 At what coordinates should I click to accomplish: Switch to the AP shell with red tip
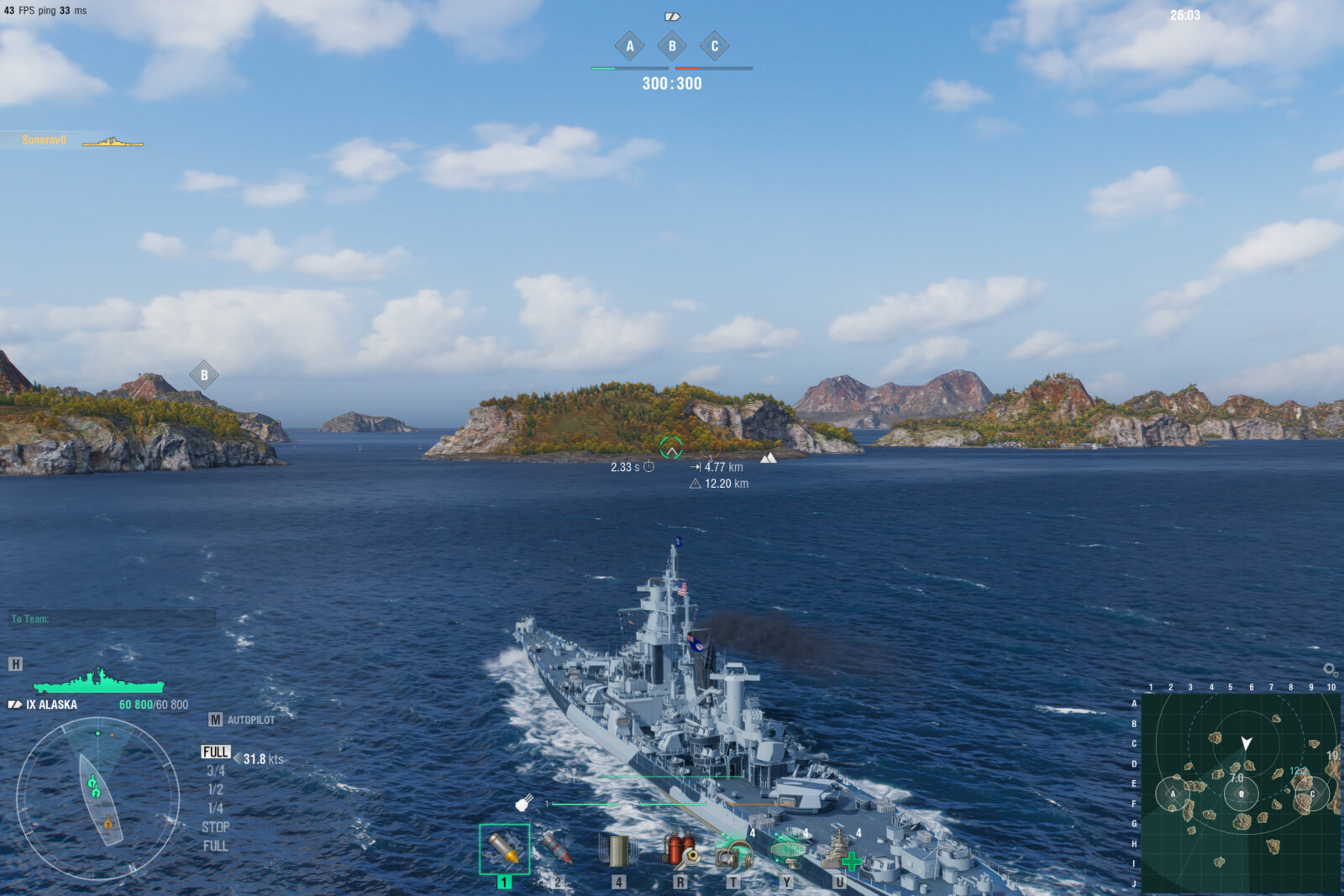point(556,849)
